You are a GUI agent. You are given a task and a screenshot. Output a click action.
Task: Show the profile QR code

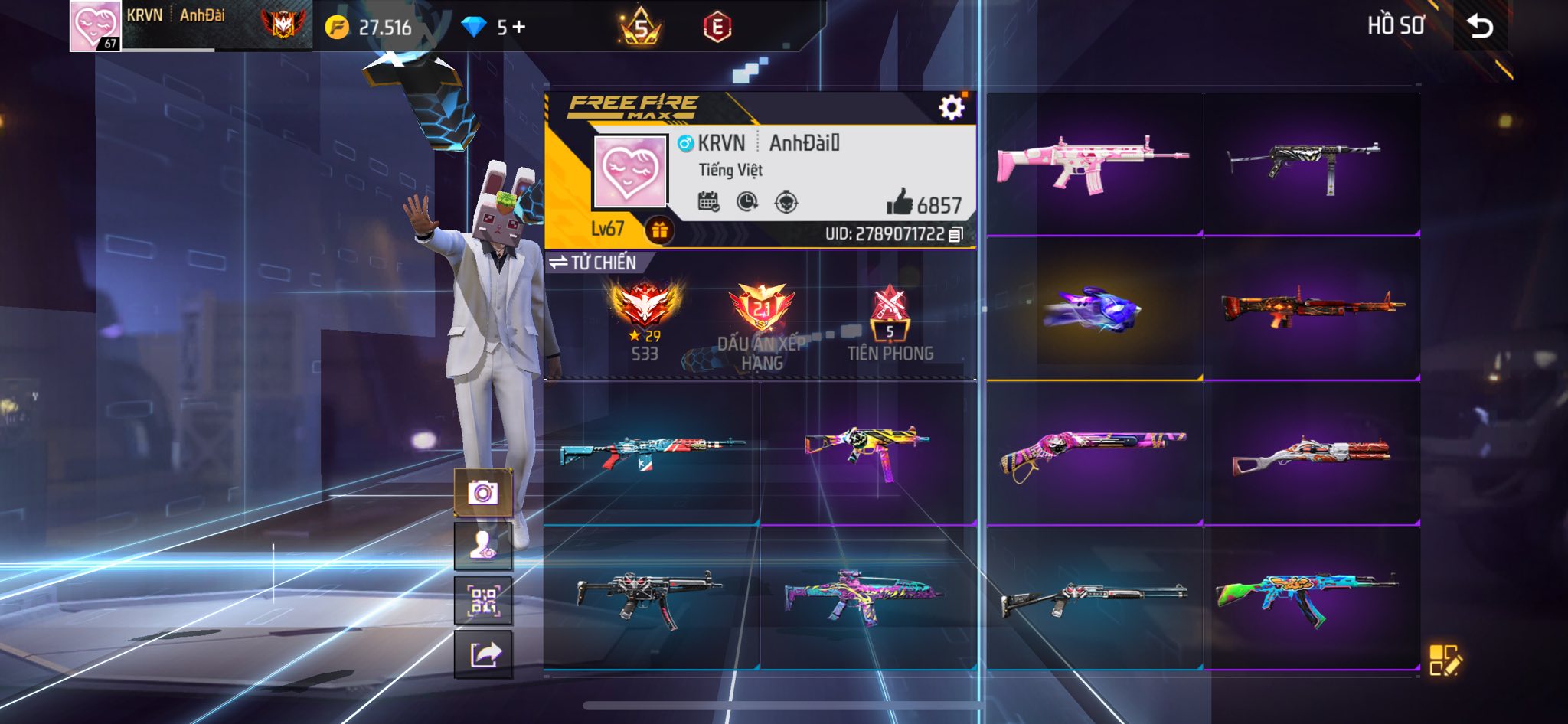[483, 601]
